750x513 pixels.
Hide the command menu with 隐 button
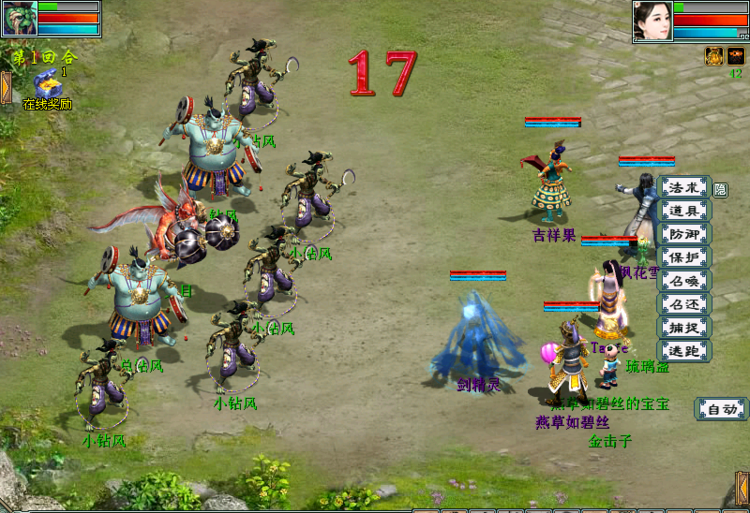click(720, 189)
